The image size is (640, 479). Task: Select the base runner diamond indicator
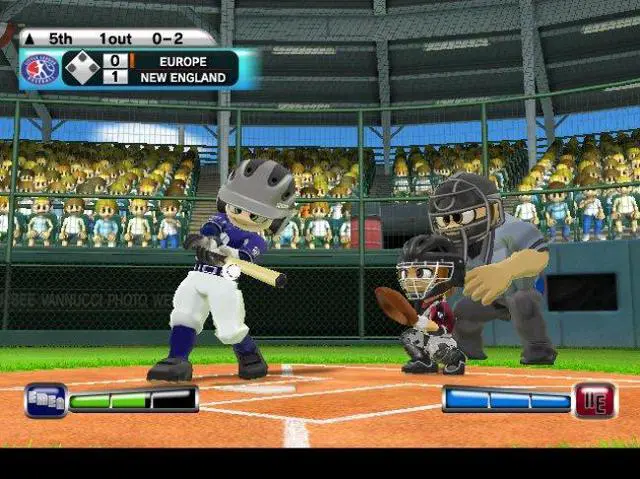81,68
